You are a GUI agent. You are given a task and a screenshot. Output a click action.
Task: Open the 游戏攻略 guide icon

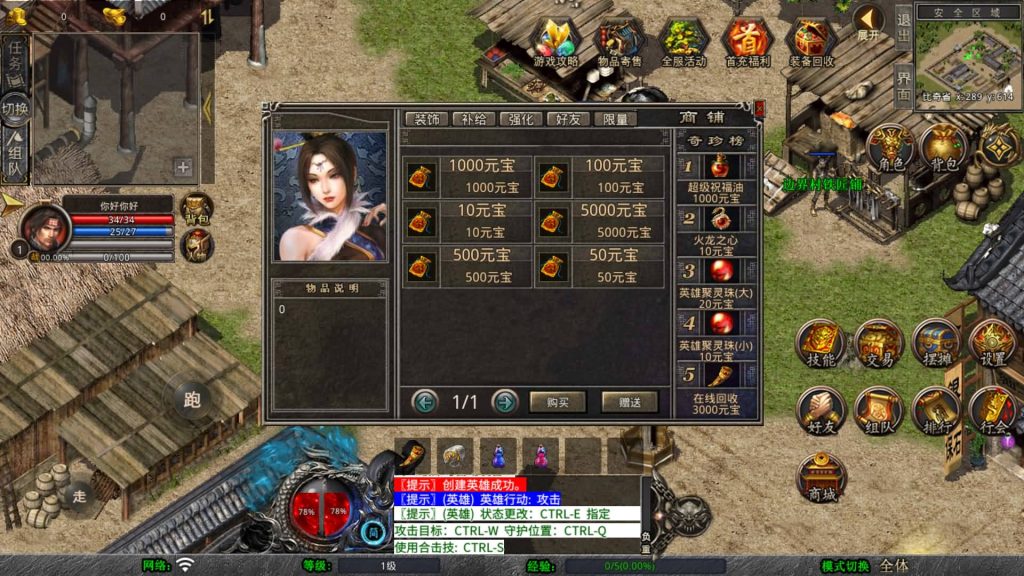click(556, 44)
